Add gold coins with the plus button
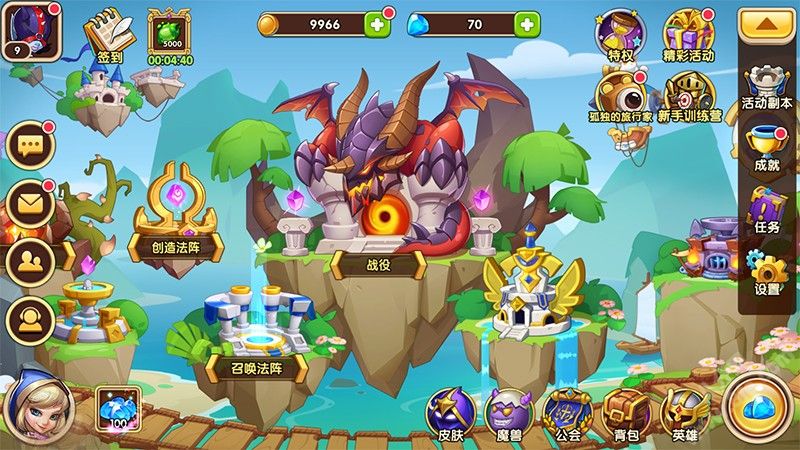Image resolution: width=800 pixels, height=450 pixels. point(377,24)
